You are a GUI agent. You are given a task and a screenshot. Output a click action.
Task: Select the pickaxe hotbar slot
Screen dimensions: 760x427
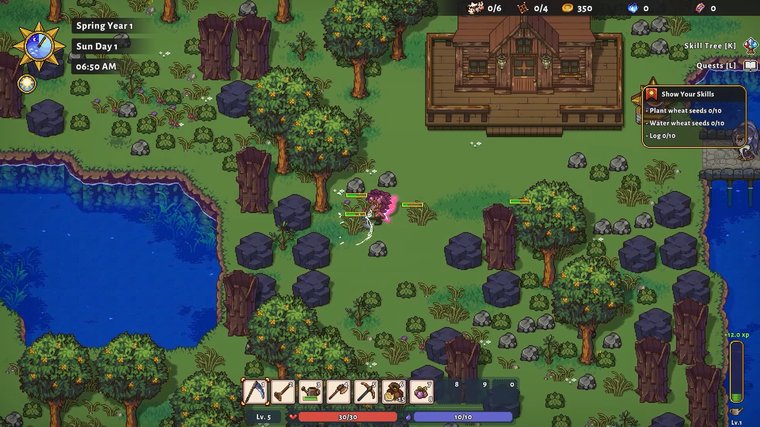[x=366, y=391]
